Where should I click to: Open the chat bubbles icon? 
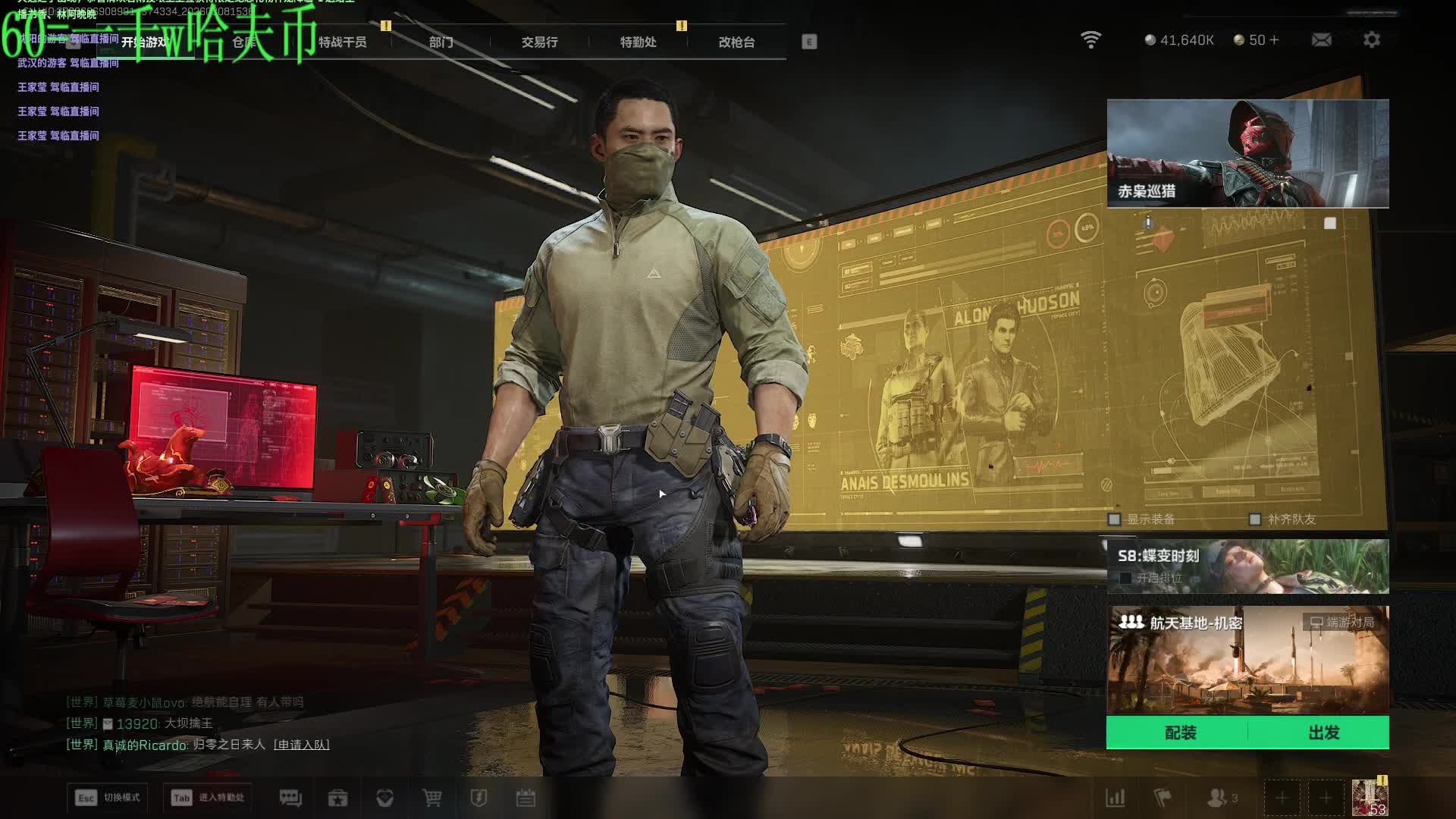(290, 798)
